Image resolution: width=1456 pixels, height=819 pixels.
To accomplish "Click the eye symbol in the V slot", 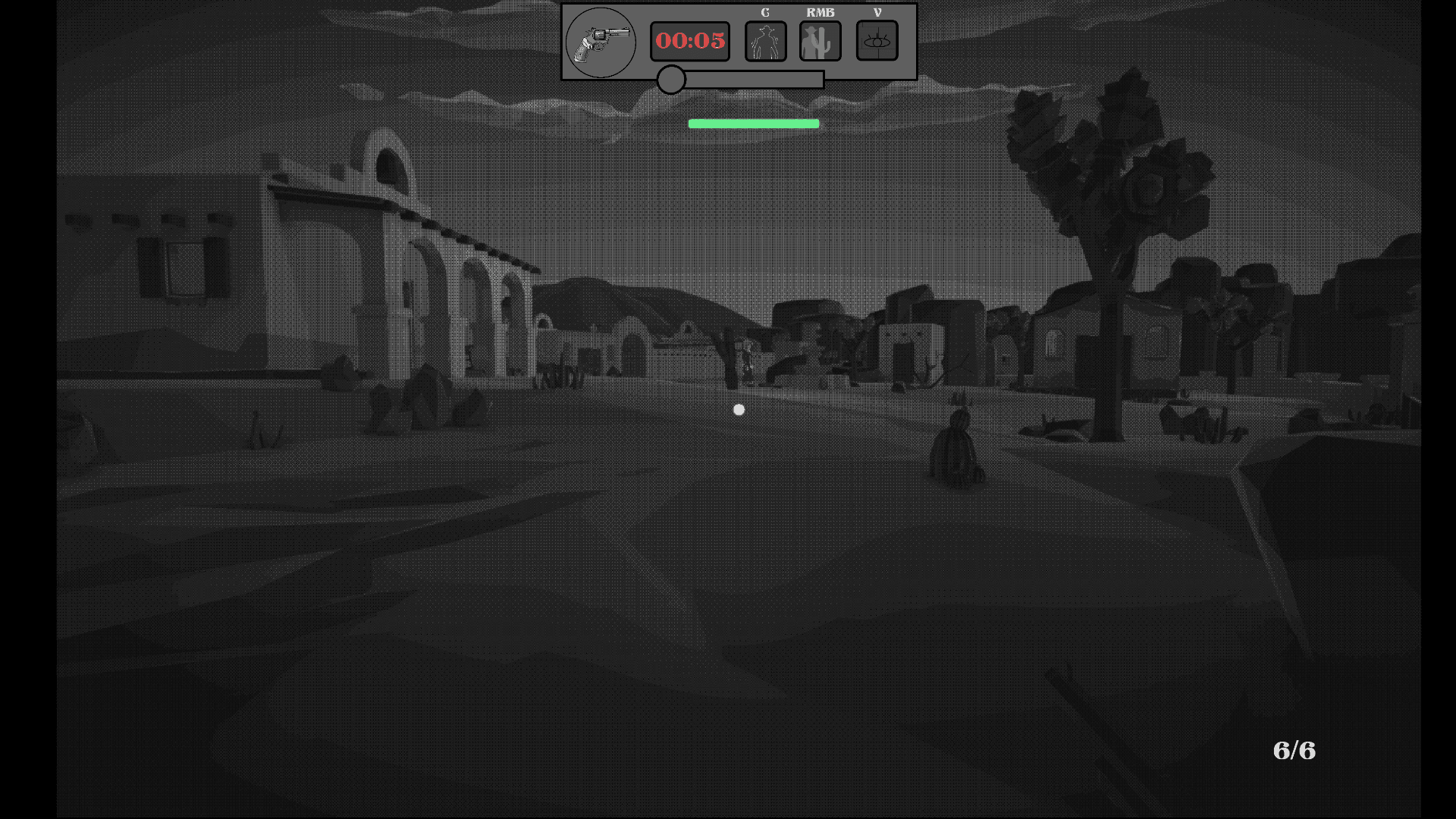I will (x=877, y=42).
